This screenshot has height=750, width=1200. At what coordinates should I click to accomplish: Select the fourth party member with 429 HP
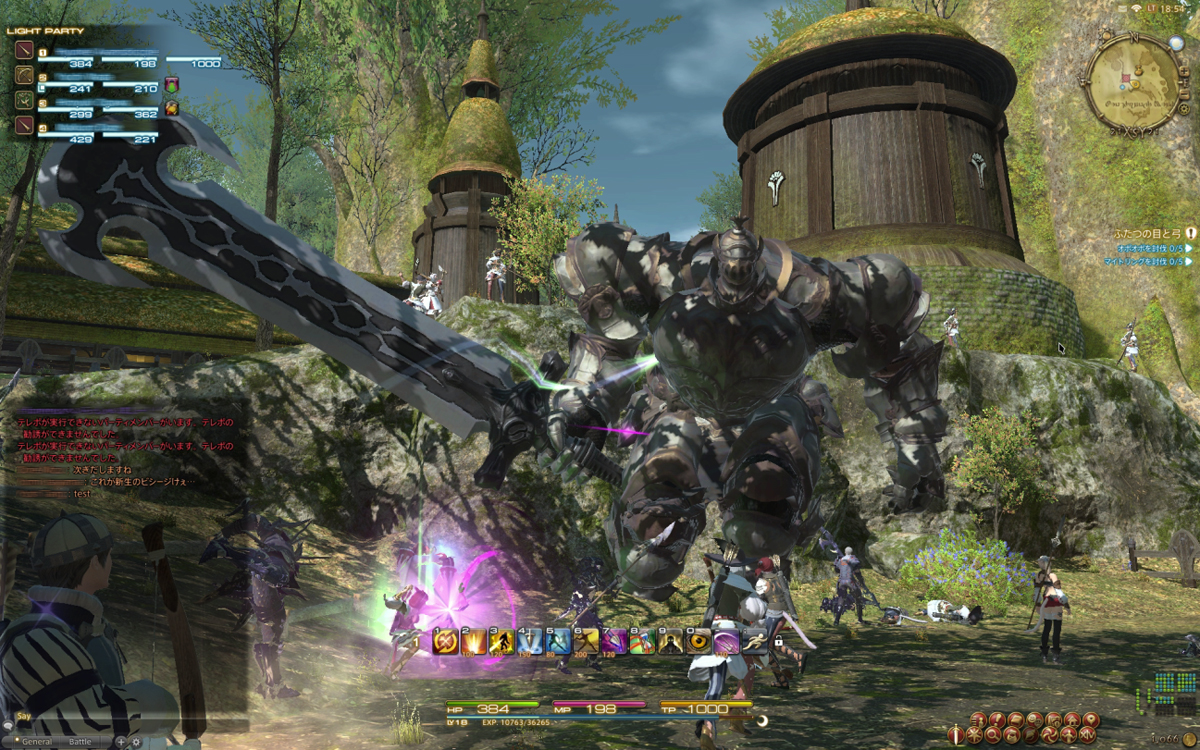click(23, 124)
